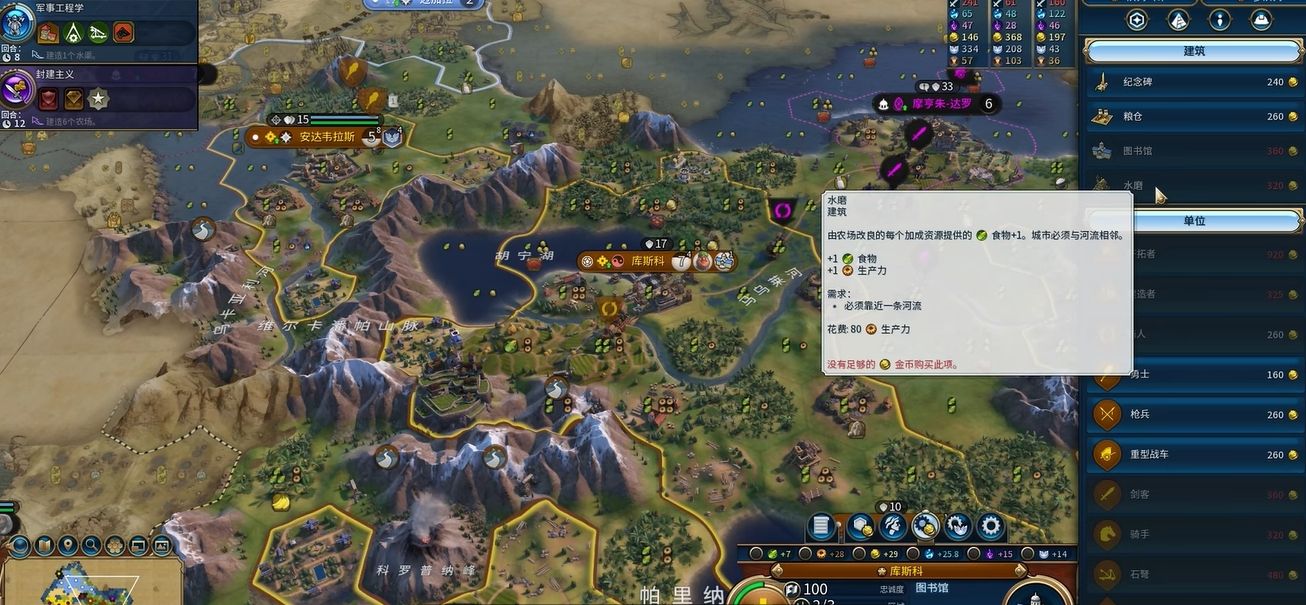Screen dimensions: 1306x605
Task: Click the purchase tile with gold icon
Action: point(859,525)
